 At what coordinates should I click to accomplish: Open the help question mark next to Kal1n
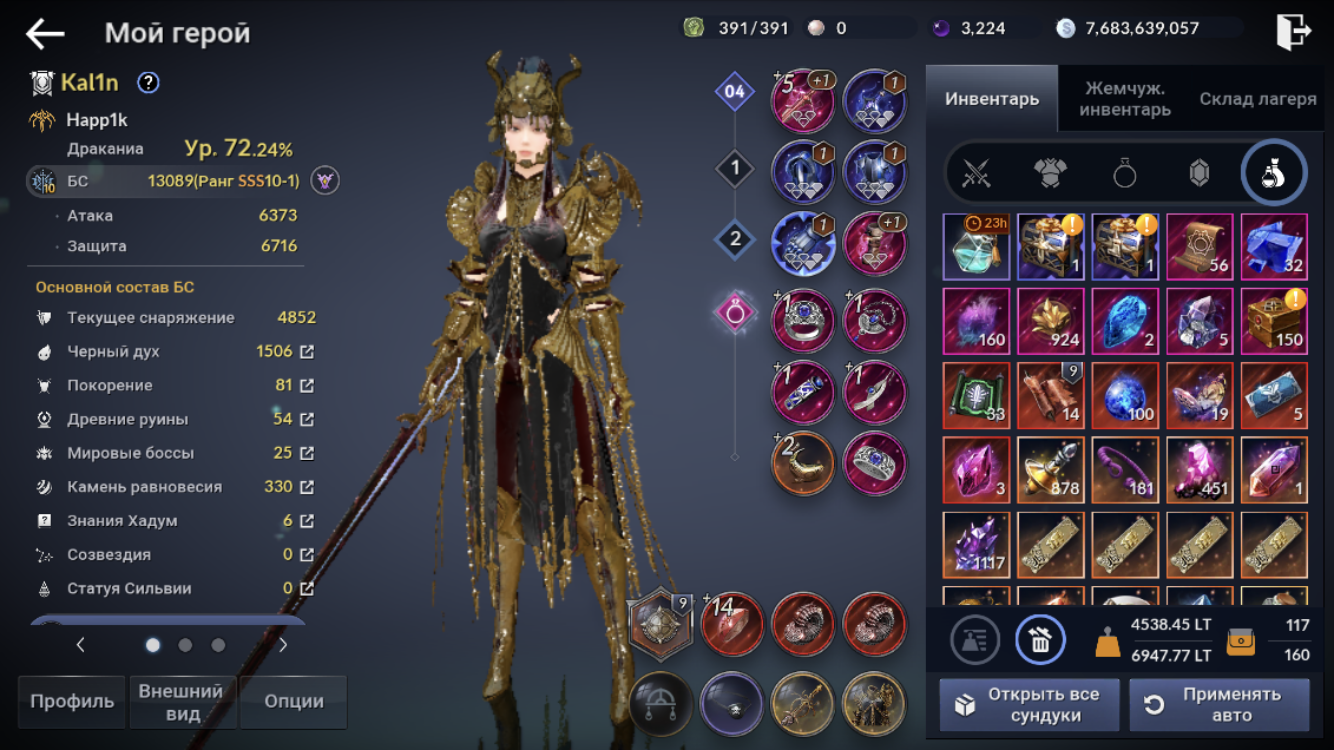148,83
